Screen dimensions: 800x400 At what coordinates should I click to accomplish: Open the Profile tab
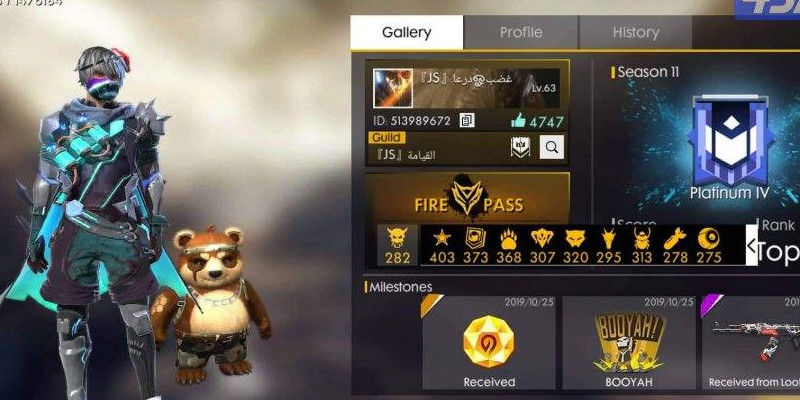[520, 32]
